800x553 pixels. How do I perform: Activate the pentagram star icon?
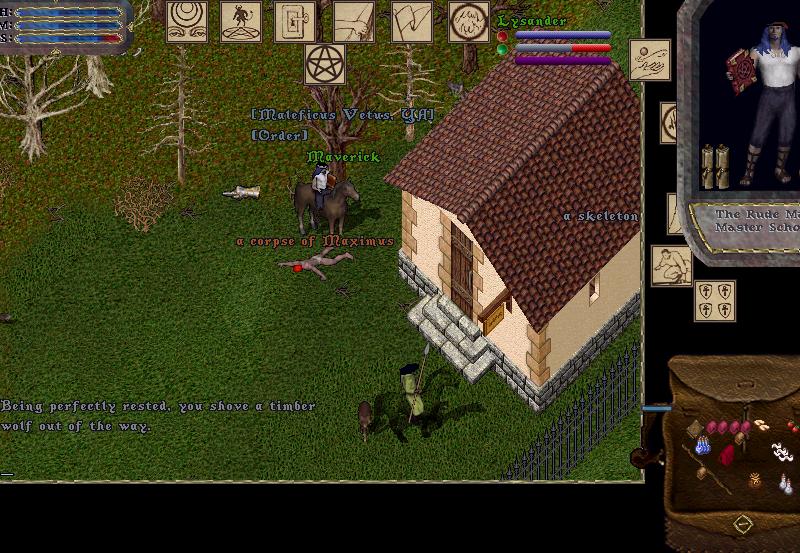pos(325,64)
